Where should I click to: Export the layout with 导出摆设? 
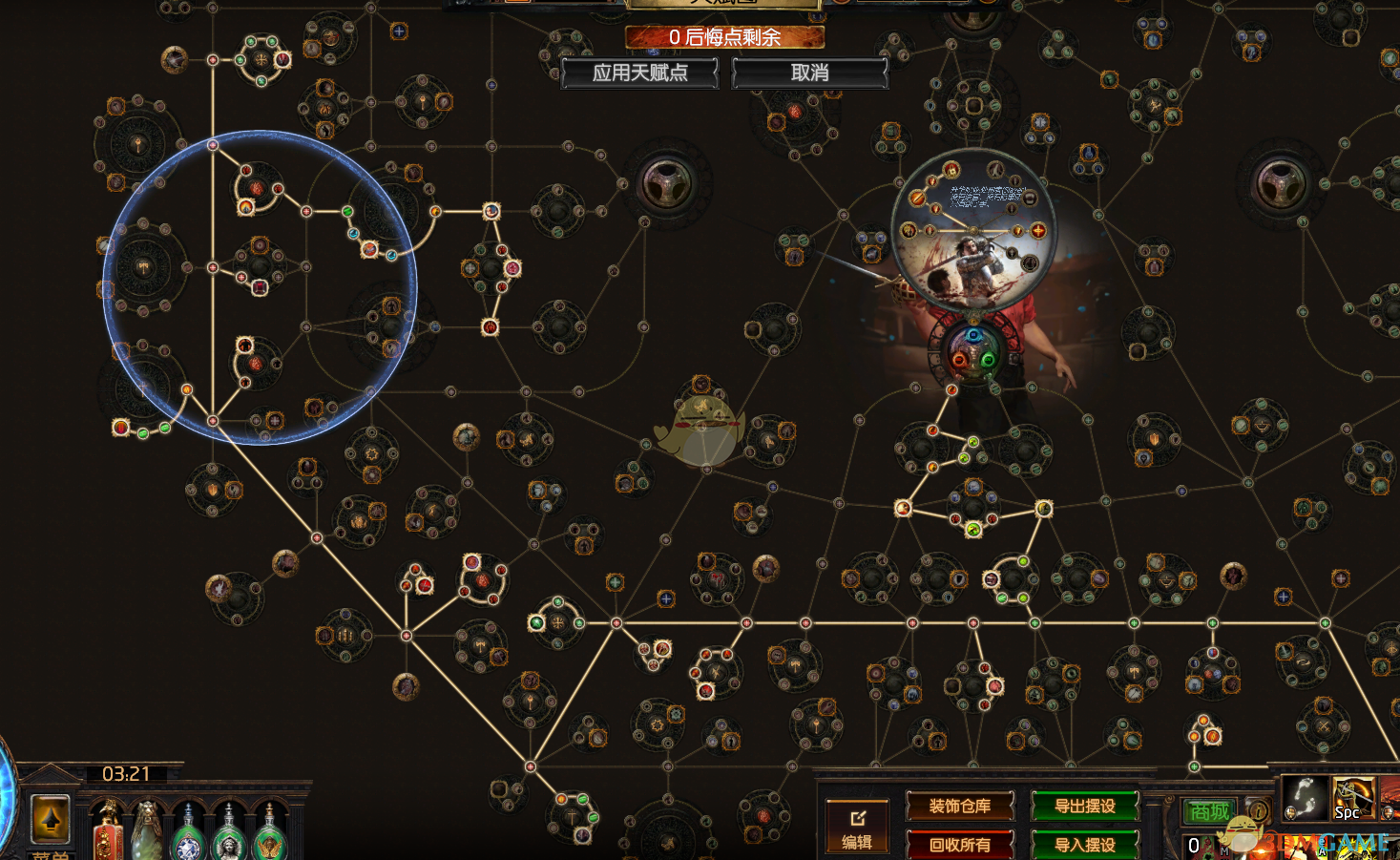[1085, 807]
